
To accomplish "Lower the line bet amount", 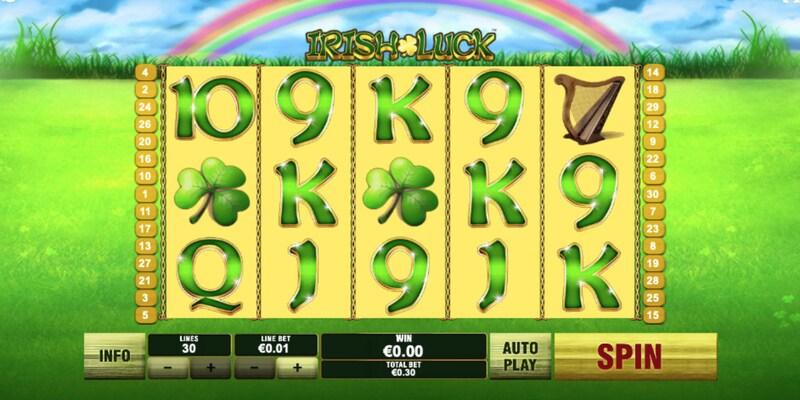I will pyautogui.click(x=254, y=367).
